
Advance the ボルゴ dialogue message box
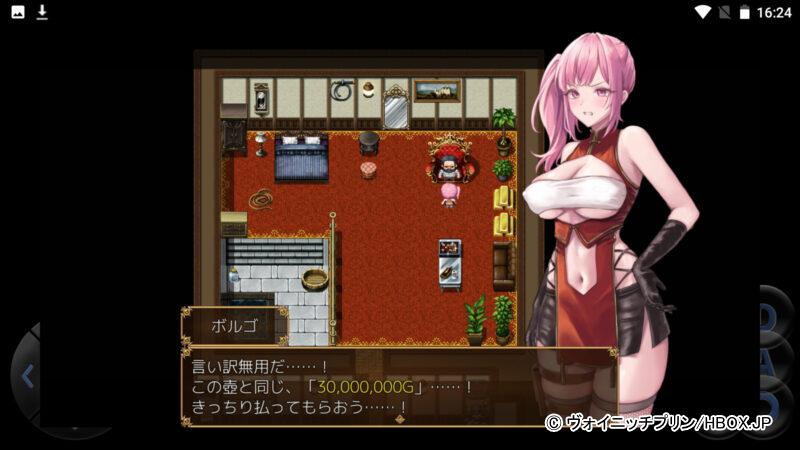[x=398, y=387]
